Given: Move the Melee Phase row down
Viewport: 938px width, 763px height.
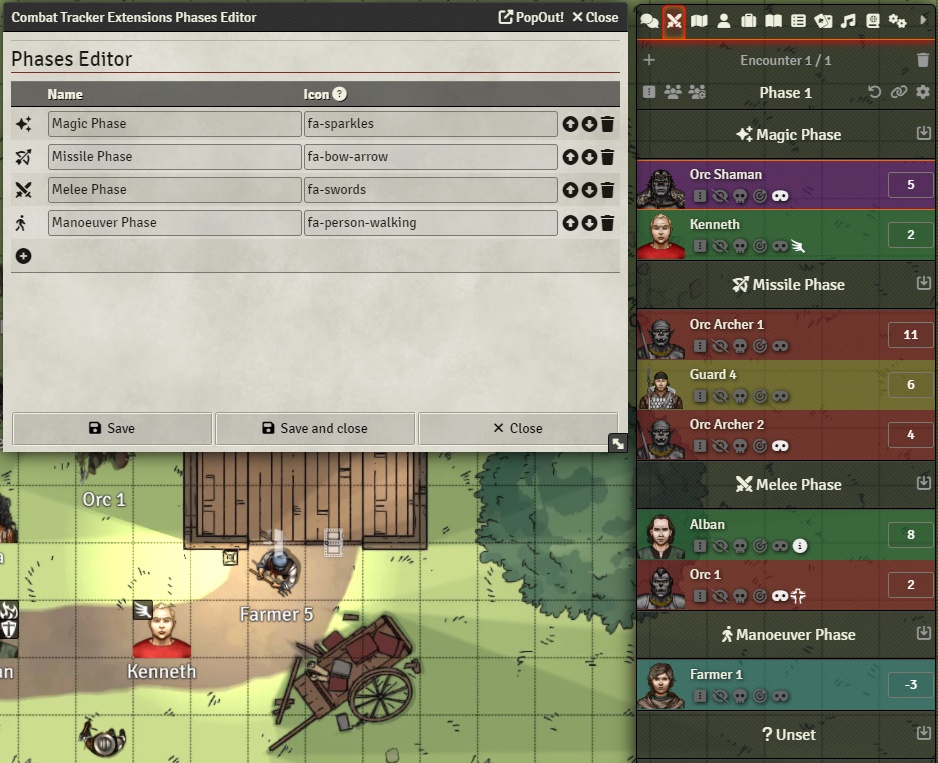Looking at the screenshot, I should [x=589, y=190].
